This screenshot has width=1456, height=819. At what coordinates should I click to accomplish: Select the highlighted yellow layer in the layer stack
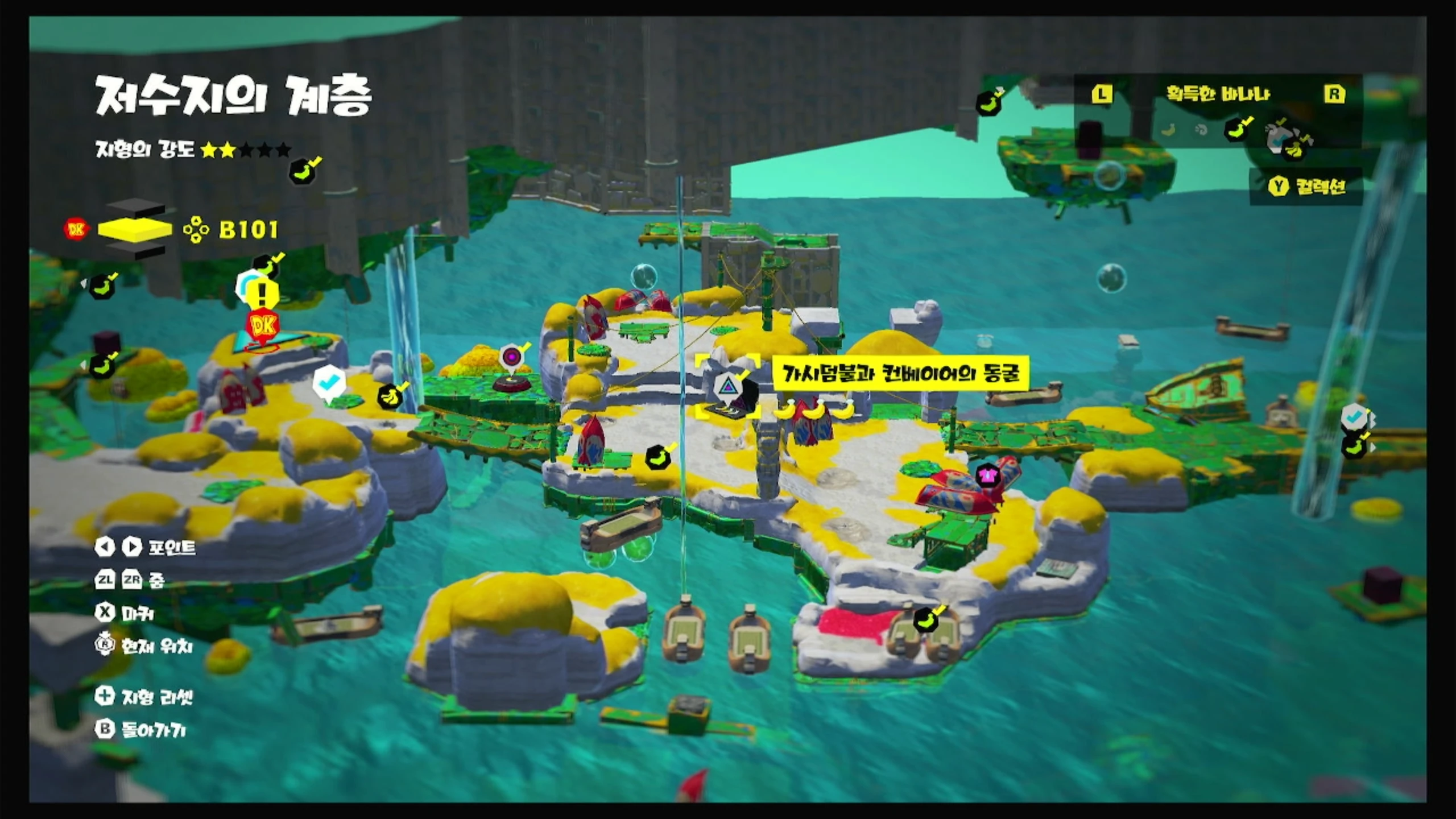[135, 229]
